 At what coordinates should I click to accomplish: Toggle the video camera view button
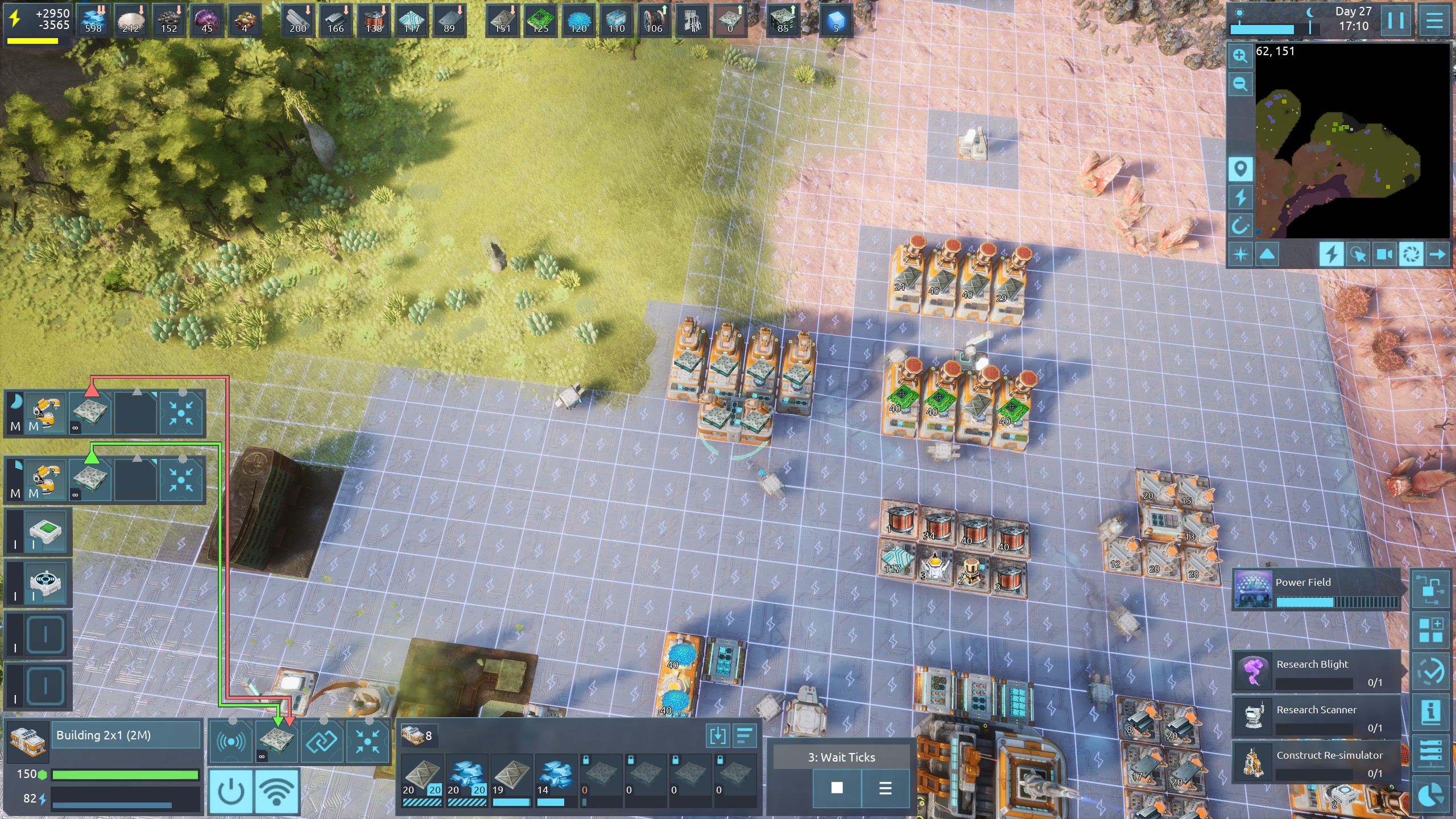coord(1384,254)
